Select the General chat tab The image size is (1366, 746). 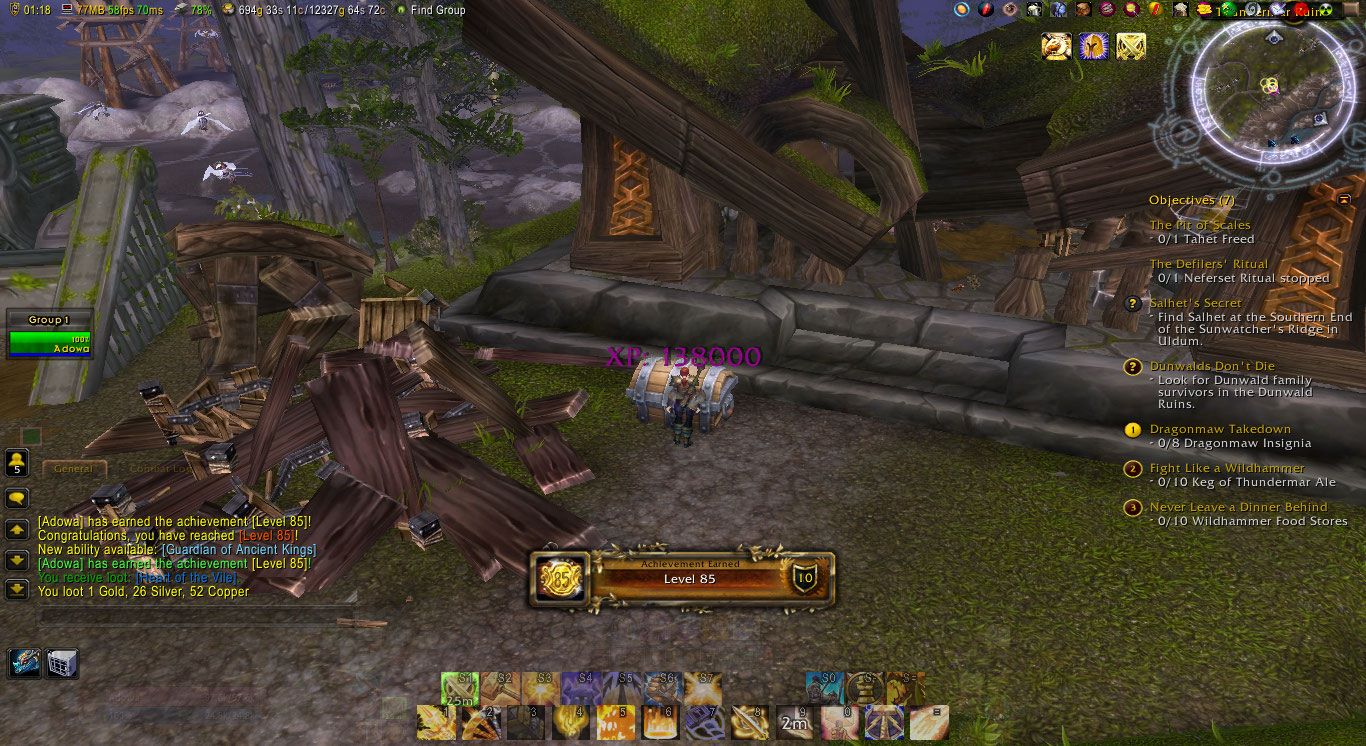coord(75,468)
